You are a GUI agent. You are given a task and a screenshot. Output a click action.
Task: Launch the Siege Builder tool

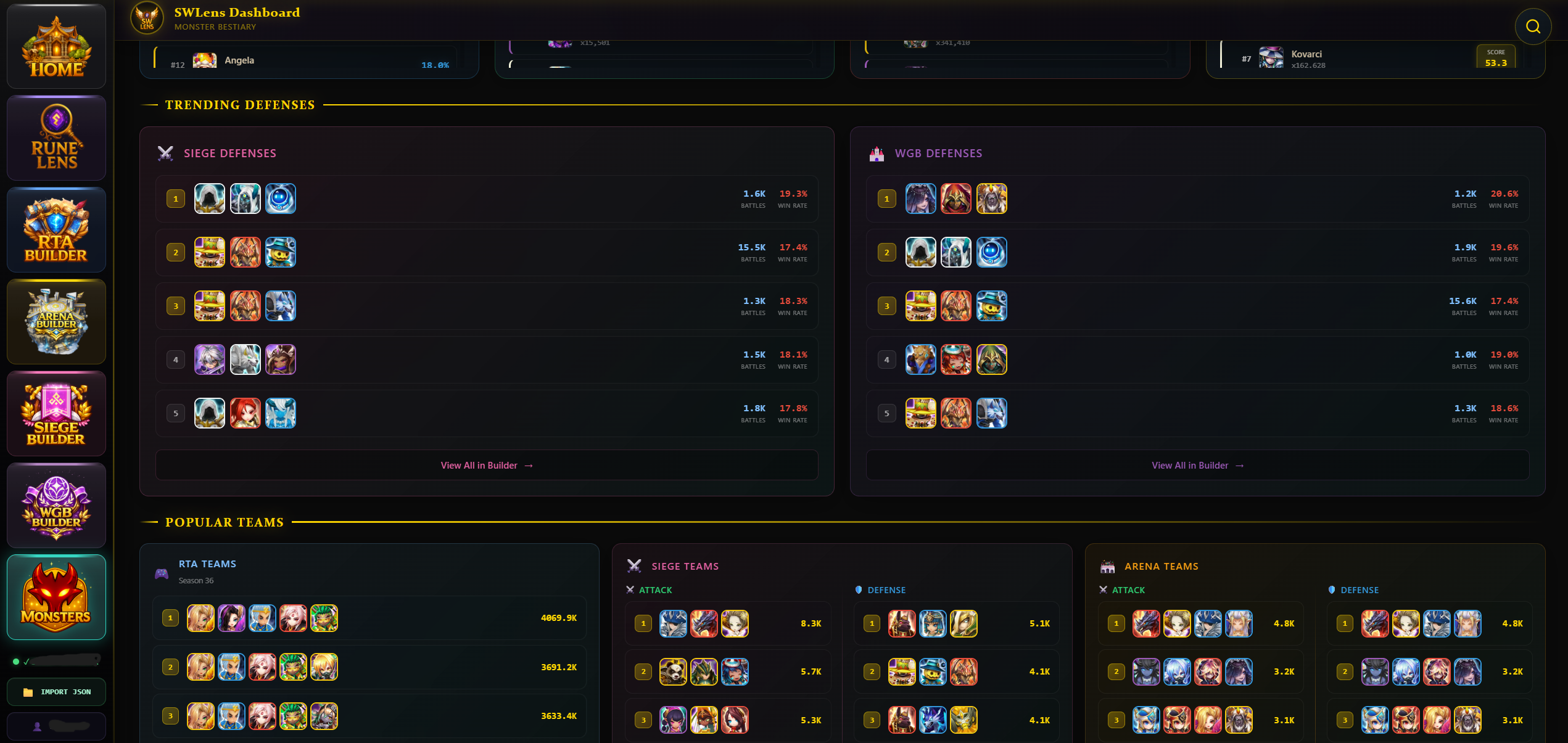click(56, 414)
